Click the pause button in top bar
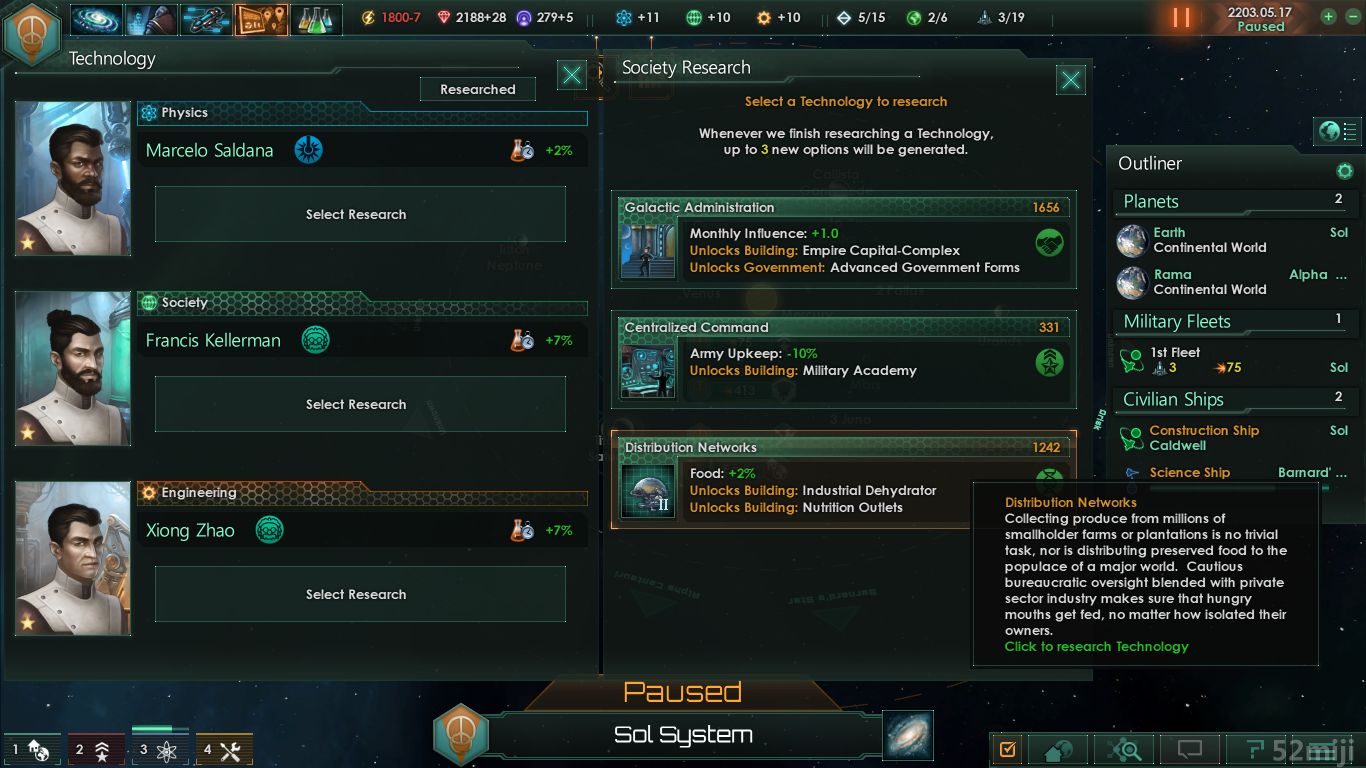Image resolution: width=1366 pixels, height=768 pixels. click(1181, 18)
